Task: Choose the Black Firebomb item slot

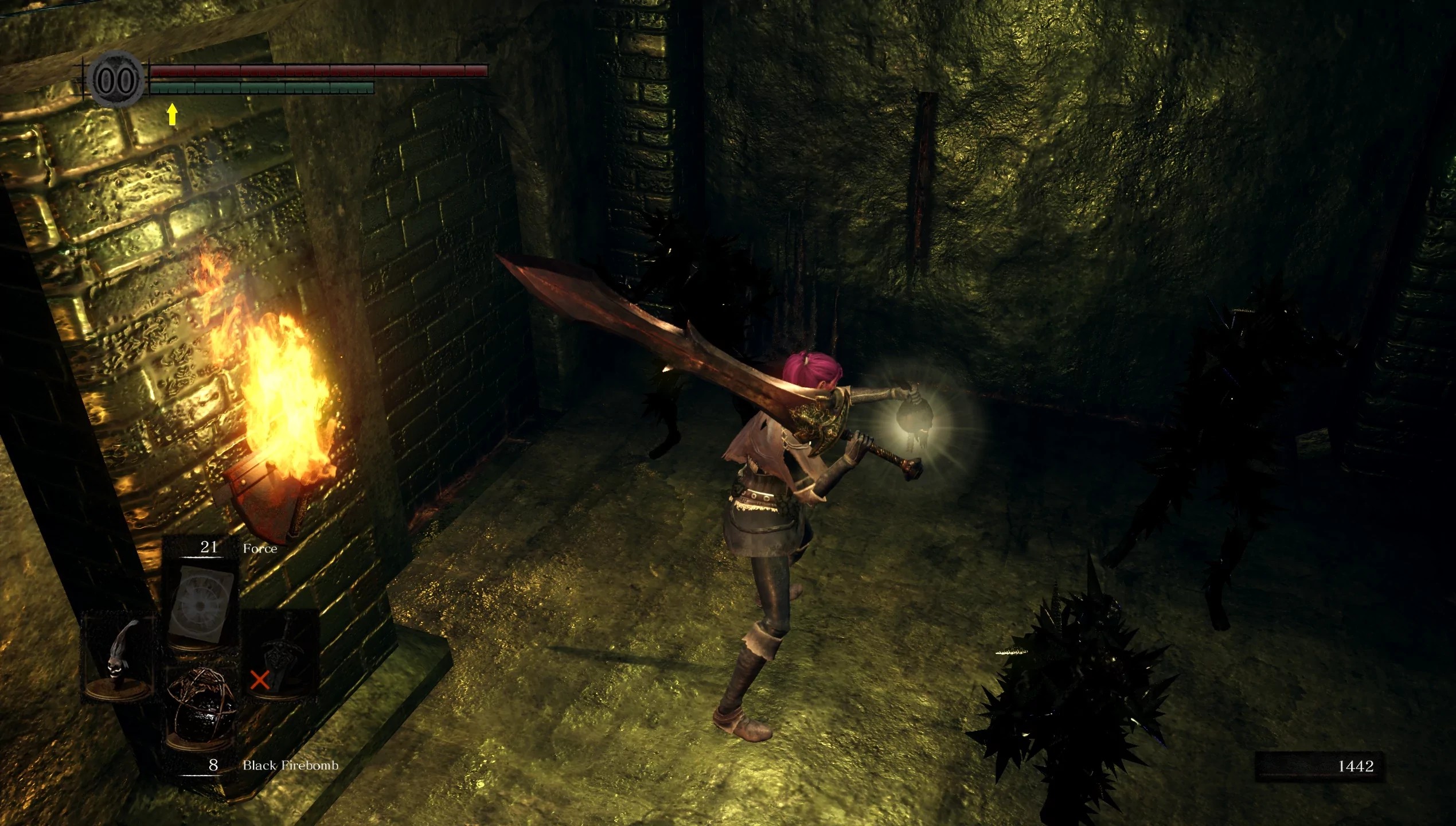Action: 202,708
